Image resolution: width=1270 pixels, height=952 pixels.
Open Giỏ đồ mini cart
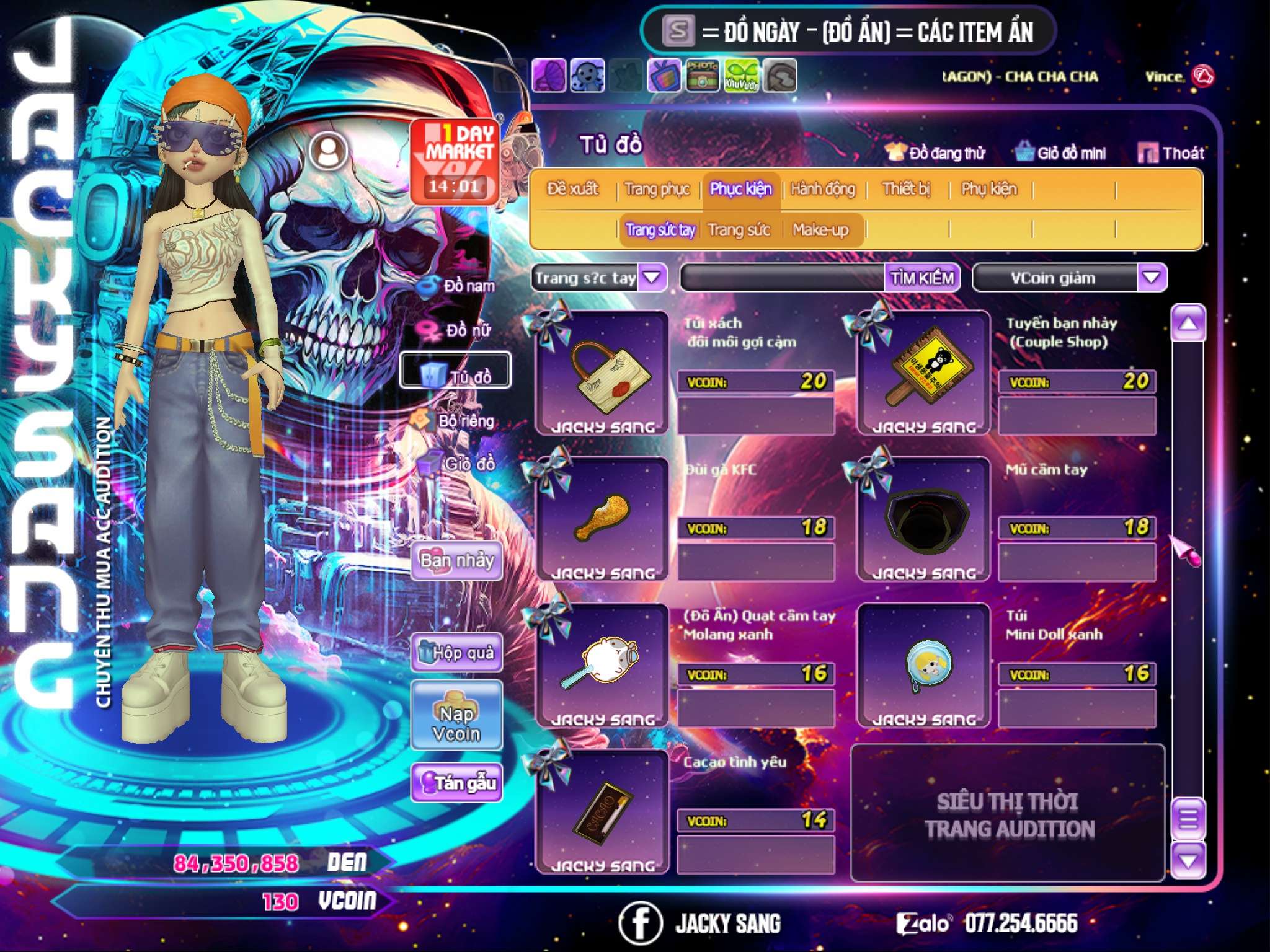click(1060, 153)
